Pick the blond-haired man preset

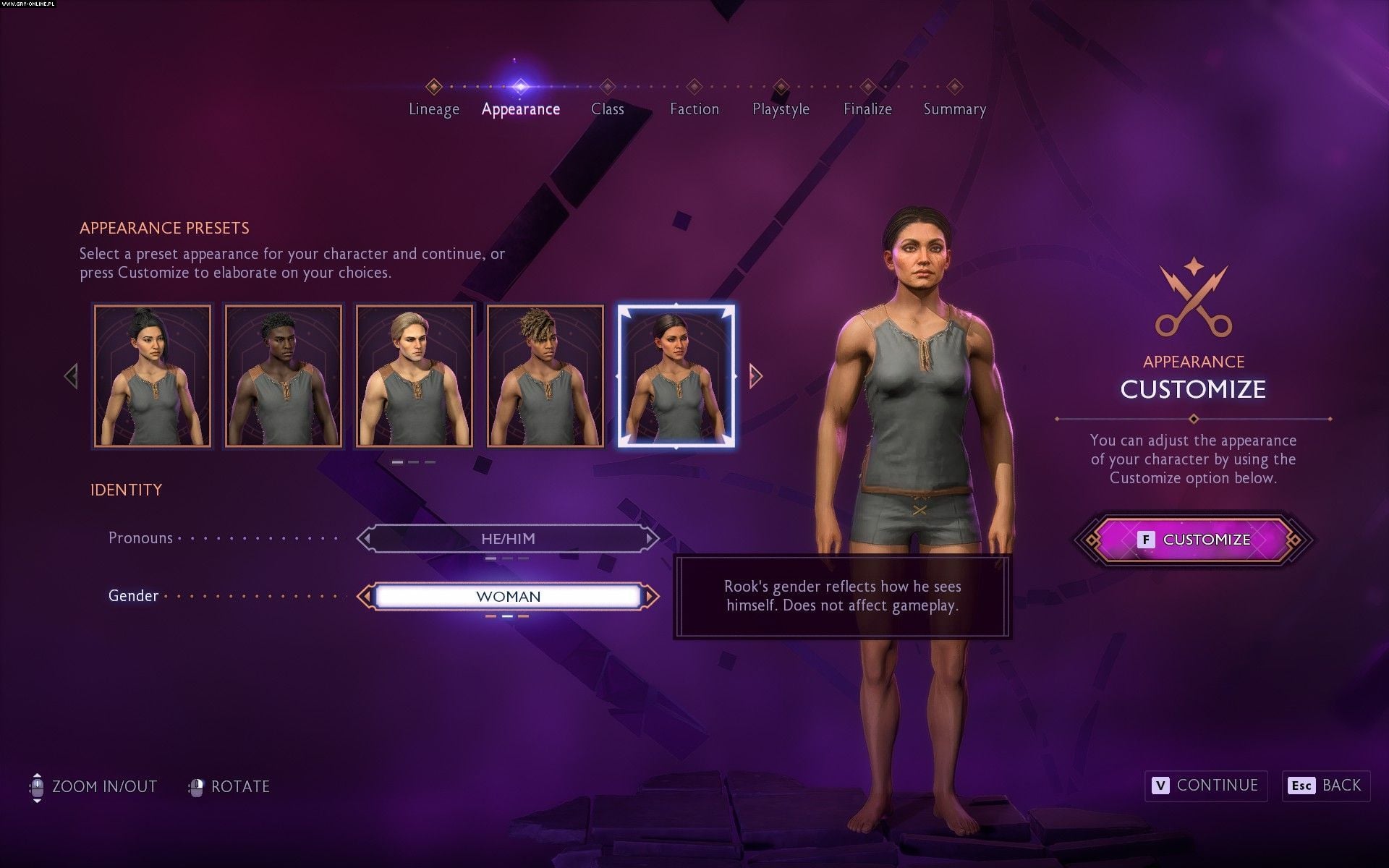pos(415,376)
